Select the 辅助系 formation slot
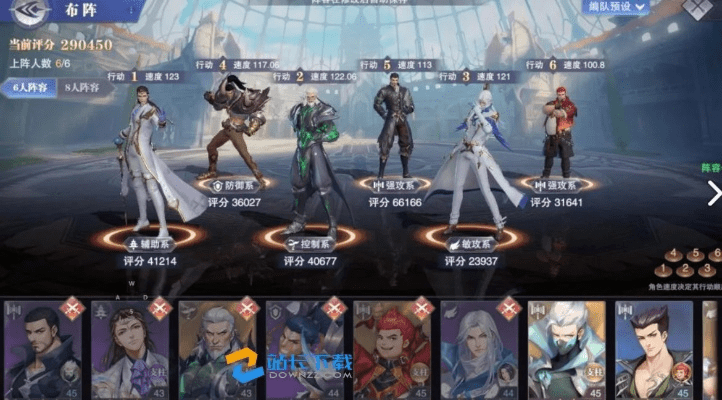The image size is (722, 400). click(x=150, y=243)
